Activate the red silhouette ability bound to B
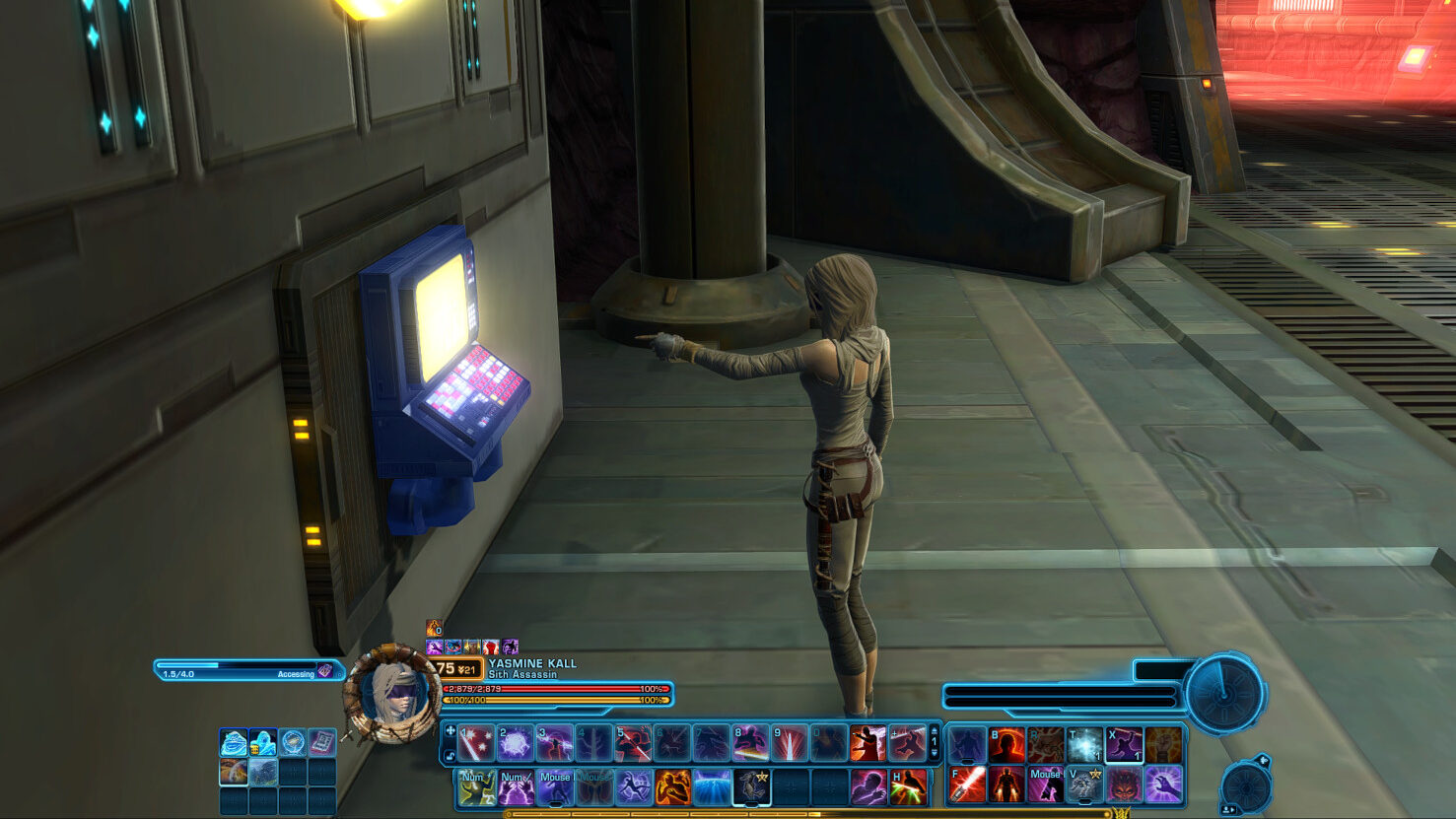The width and height of the screenshot is (1456, 819). (x=1006, y=745)
